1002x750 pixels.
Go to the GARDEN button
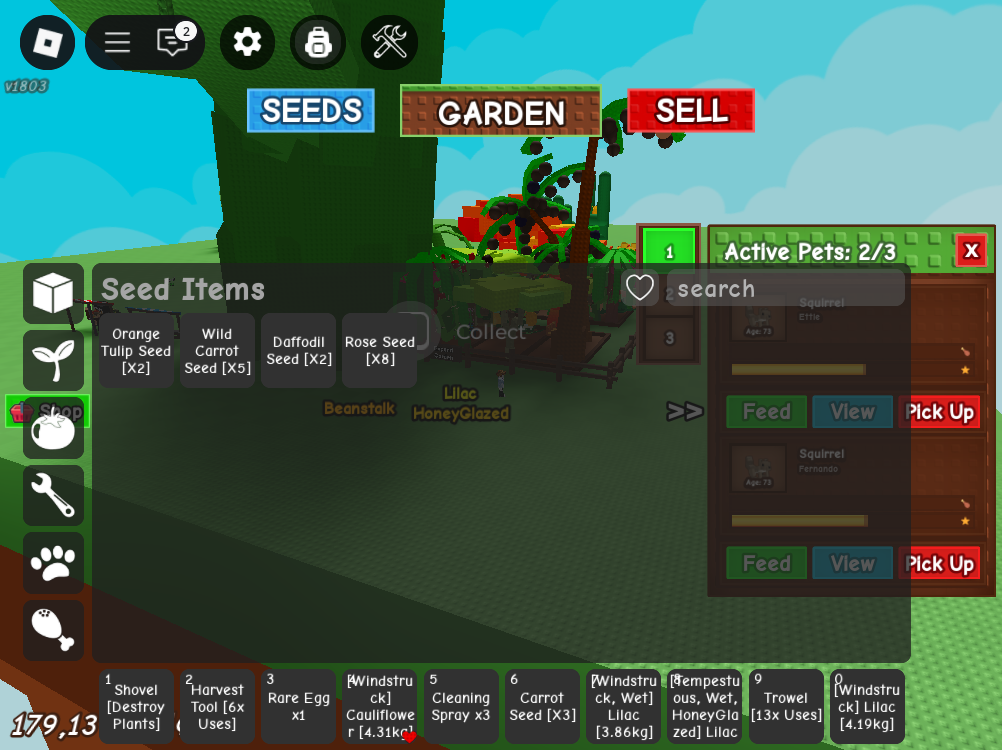[x=500, y=112]
